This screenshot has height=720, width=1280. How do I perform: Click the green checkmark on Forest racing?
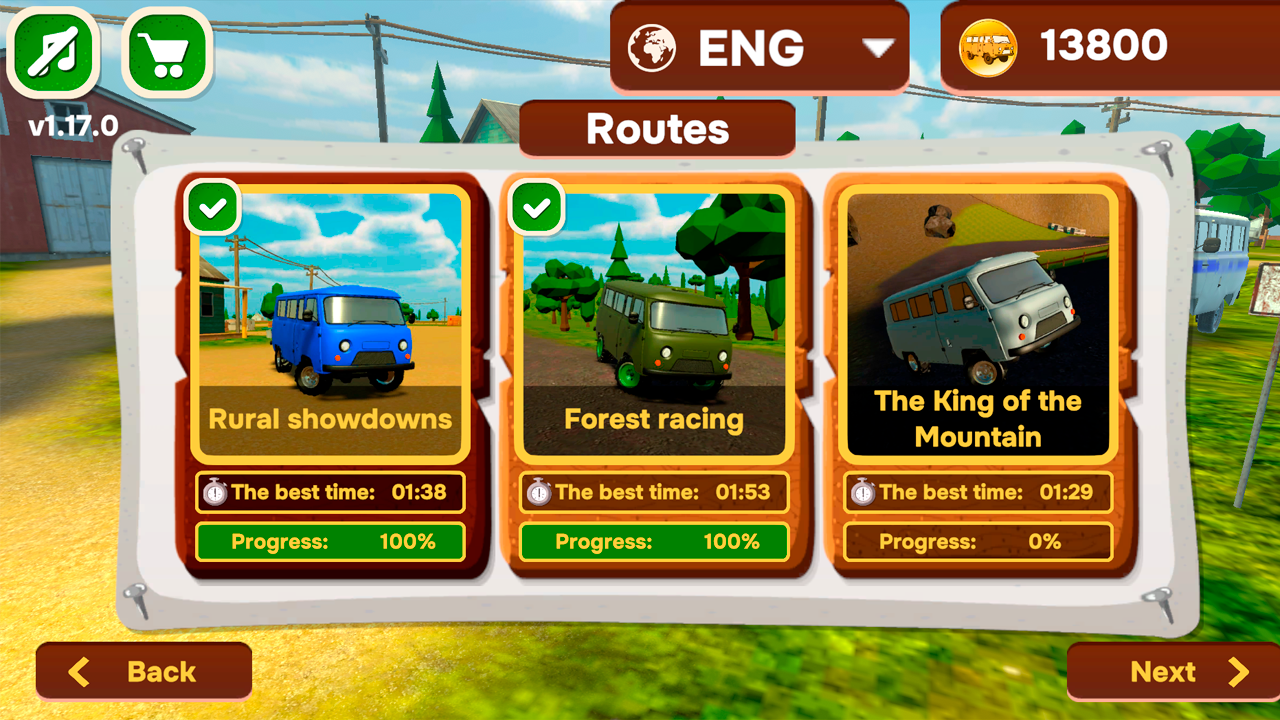[536, 207]
